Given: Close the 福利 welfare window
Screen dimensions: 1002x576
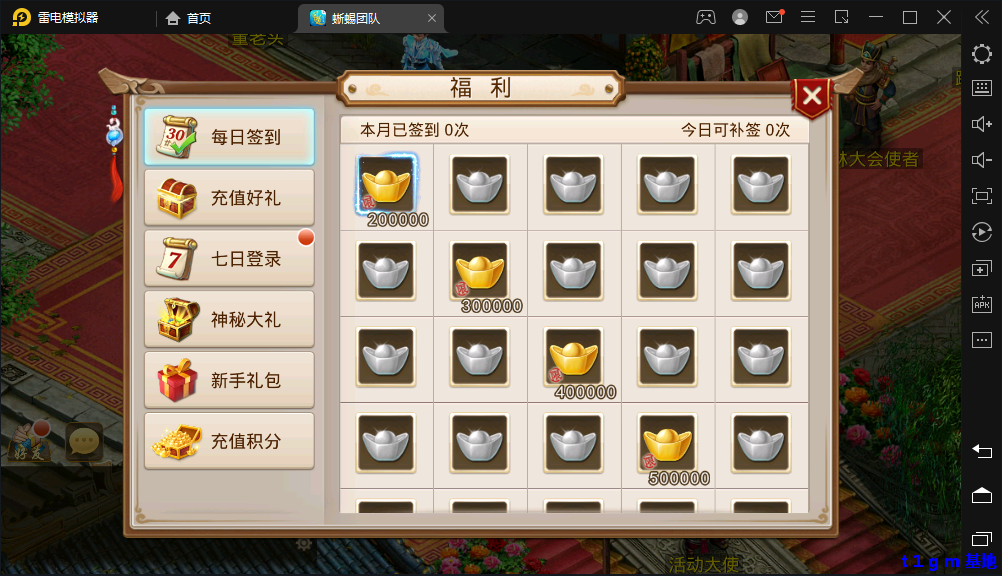Looking at the screenshot, I should (812, 96).
